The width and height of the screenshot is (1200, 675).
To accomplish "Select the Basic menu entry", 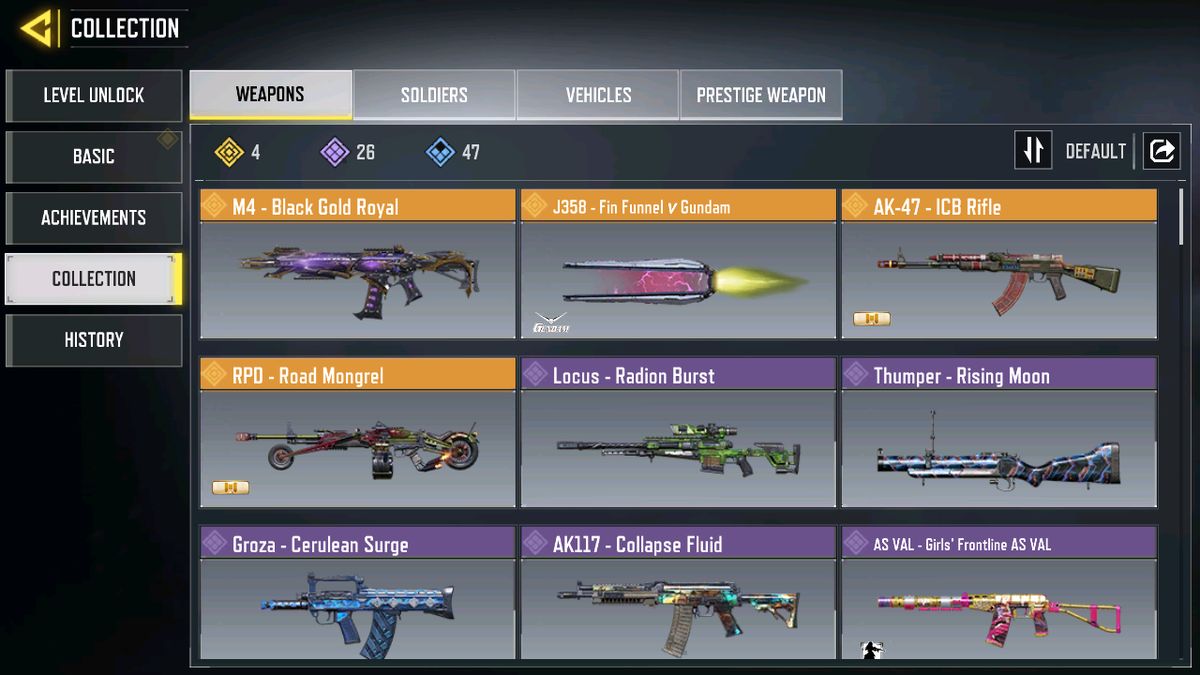I will coord(94,157).
